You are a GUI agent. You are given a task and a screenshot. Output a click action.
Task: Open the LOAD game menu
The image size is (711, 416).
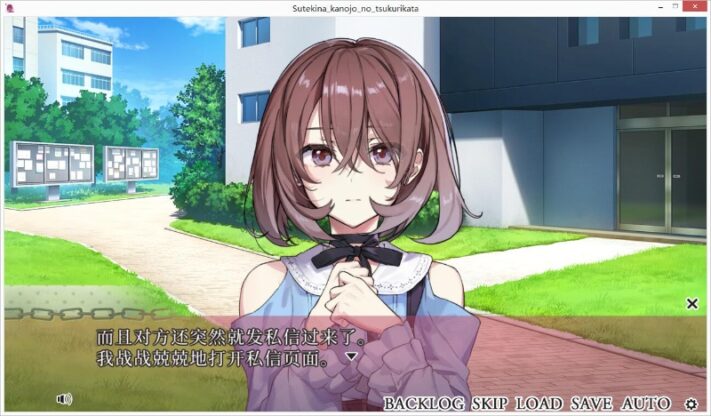540,404
